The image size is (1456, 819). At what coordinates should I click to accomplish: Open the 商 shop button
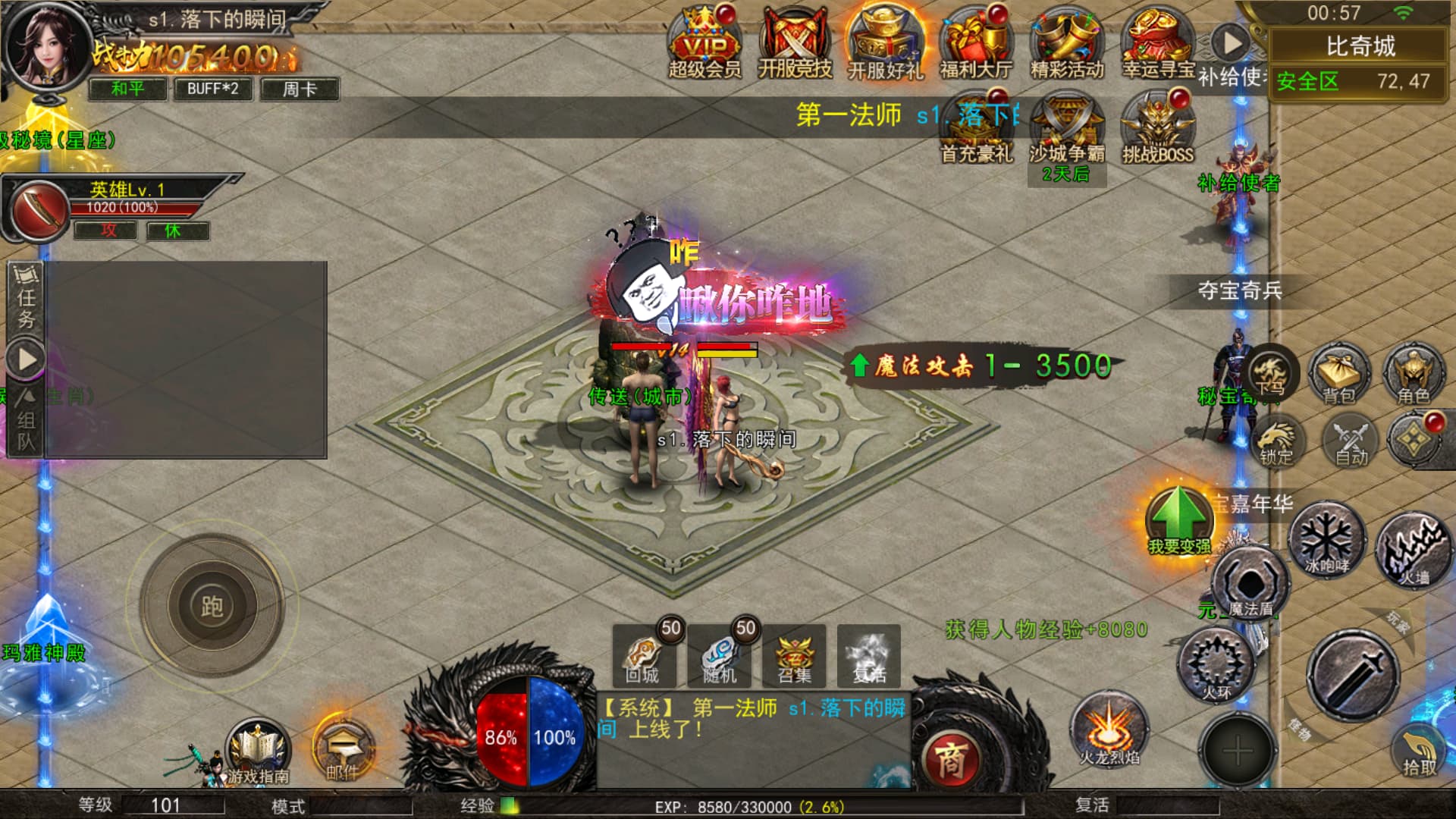pos(950,760)
